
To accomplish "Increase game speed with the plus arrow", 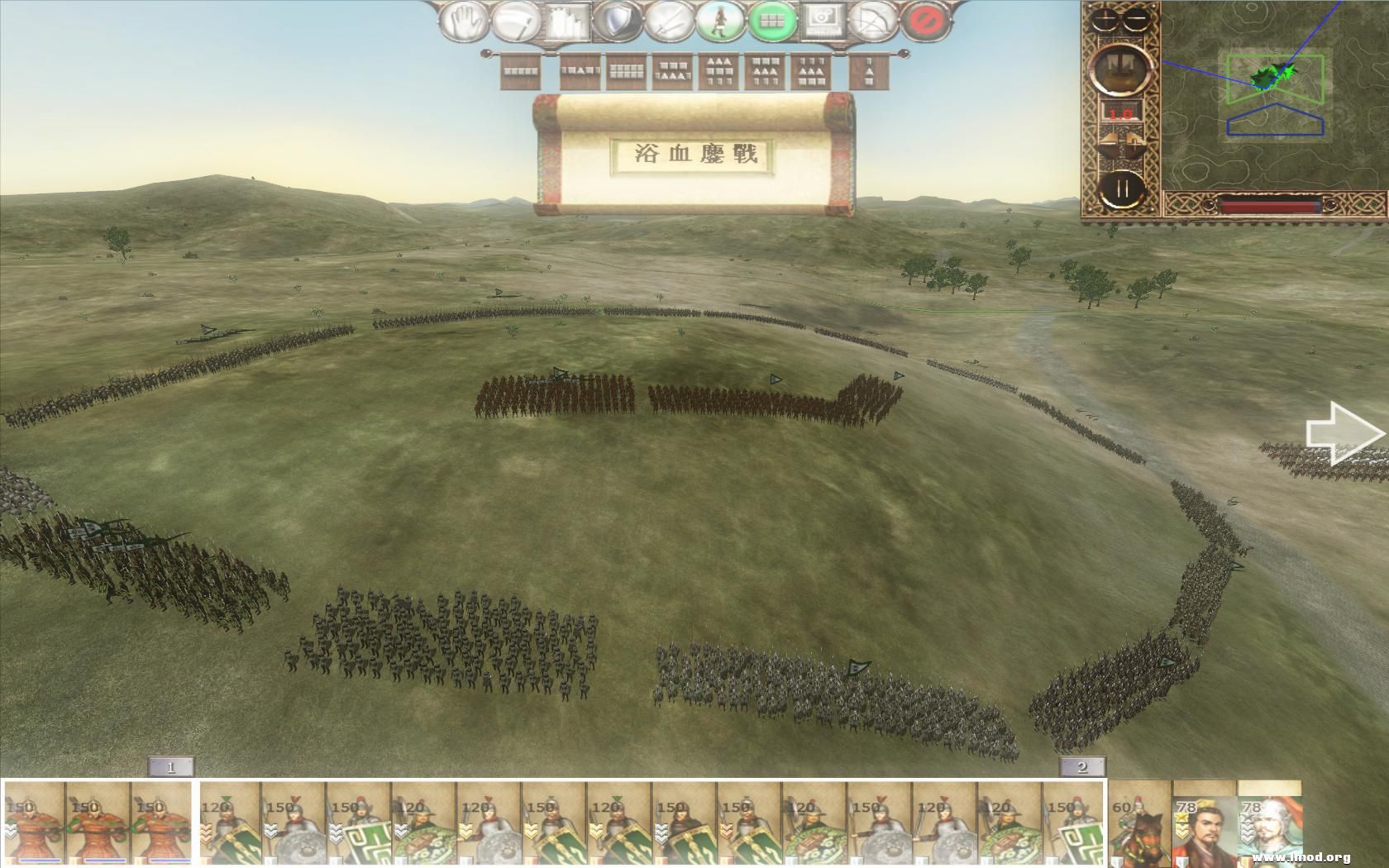I will 1134,142.
